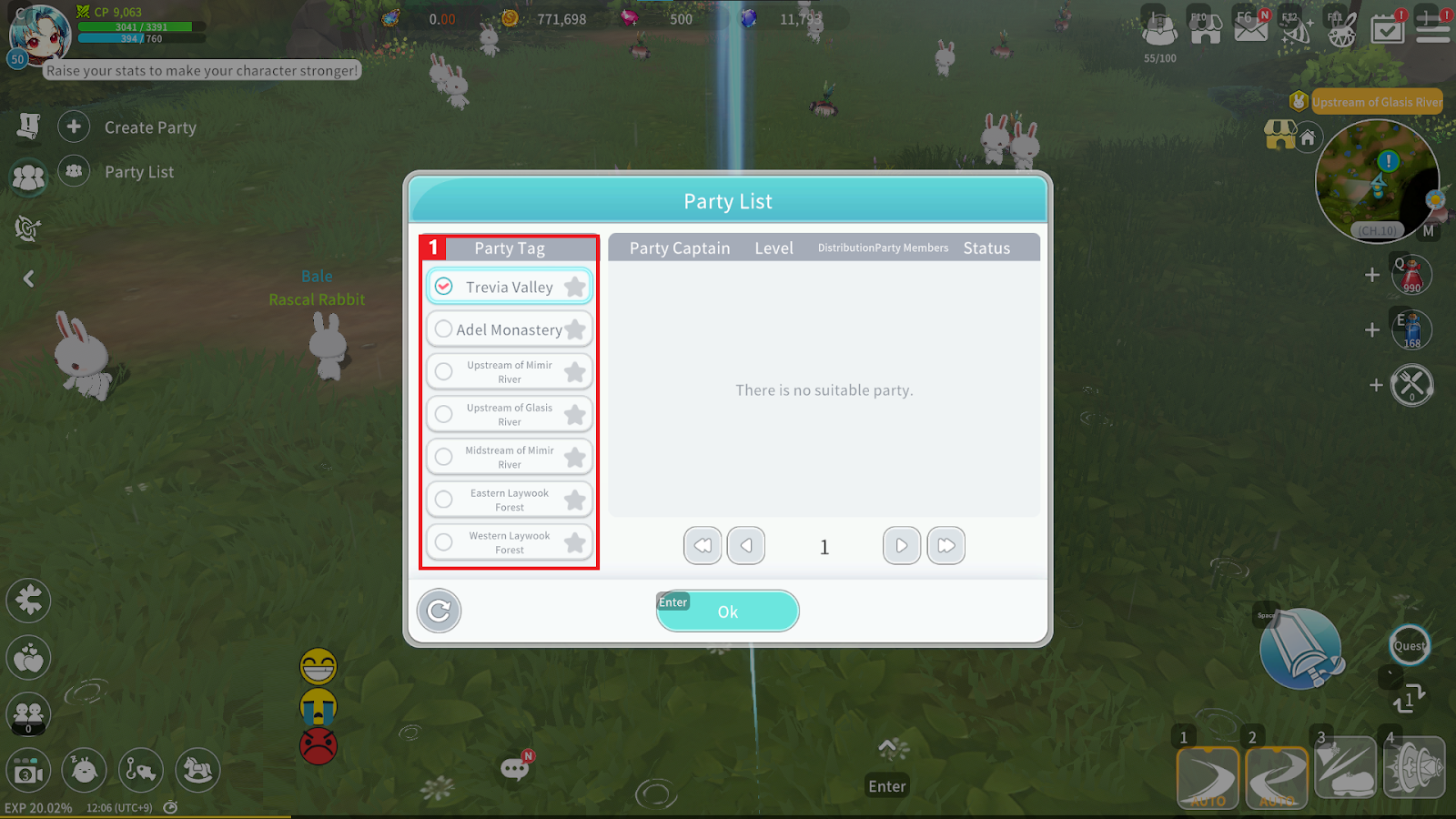The height and width of the screenshot is (819, 1456).
Task: Open the Party List side menu entry
Action: point(116,172)
